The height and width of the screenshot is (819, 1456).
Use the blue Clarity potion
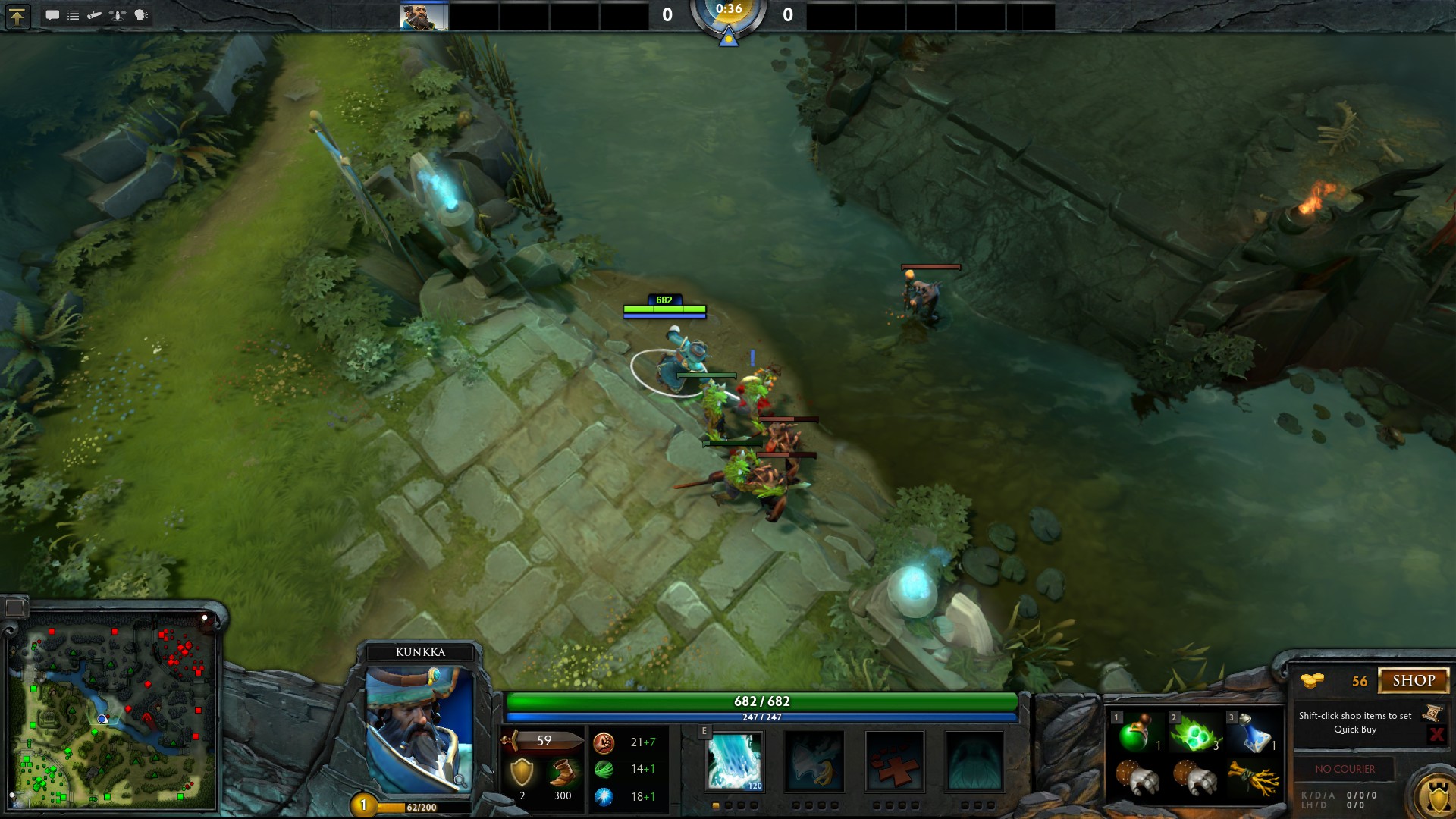point(1252,733)
